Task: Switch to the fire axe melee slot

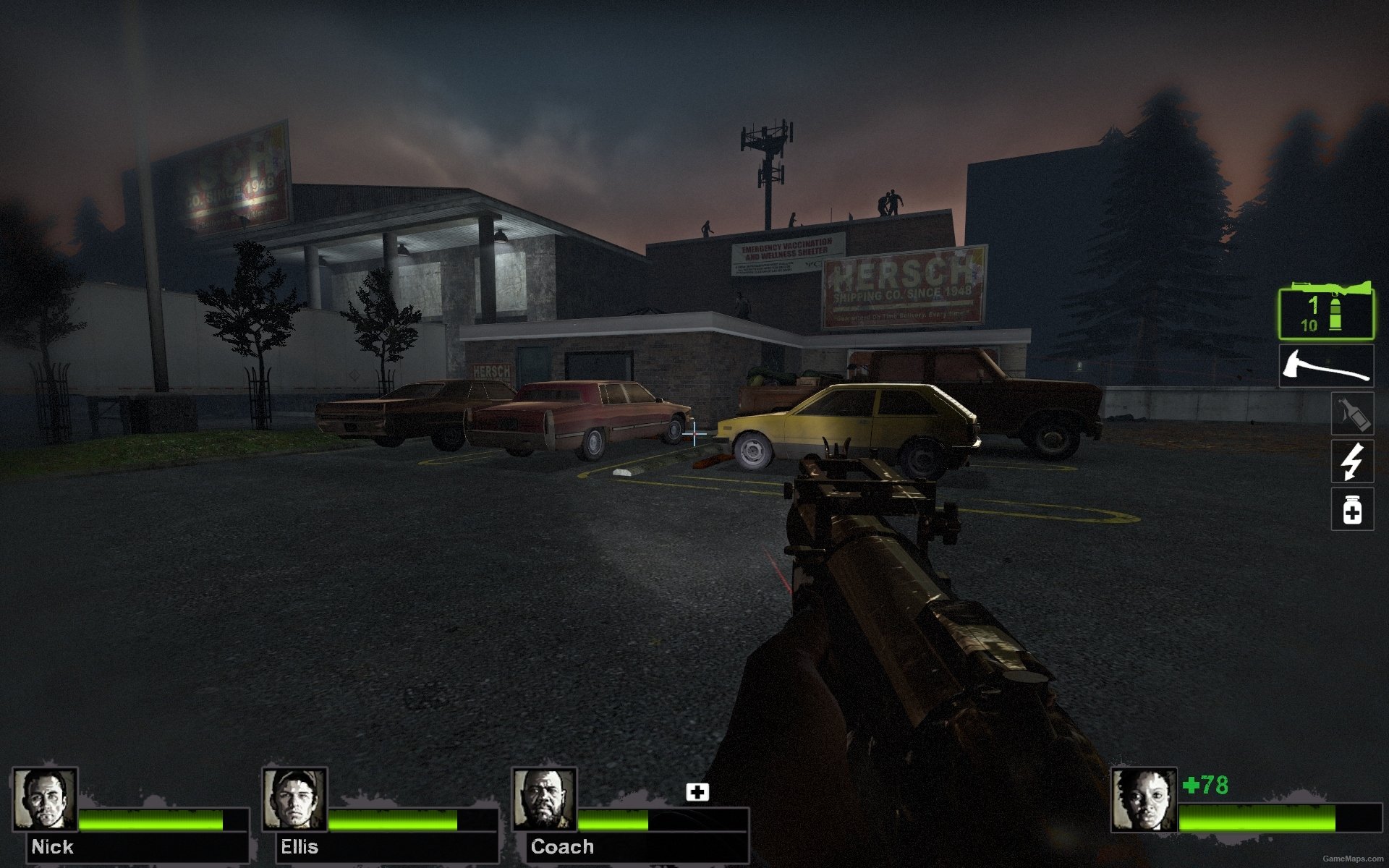Action: (x=1325, y=366)
